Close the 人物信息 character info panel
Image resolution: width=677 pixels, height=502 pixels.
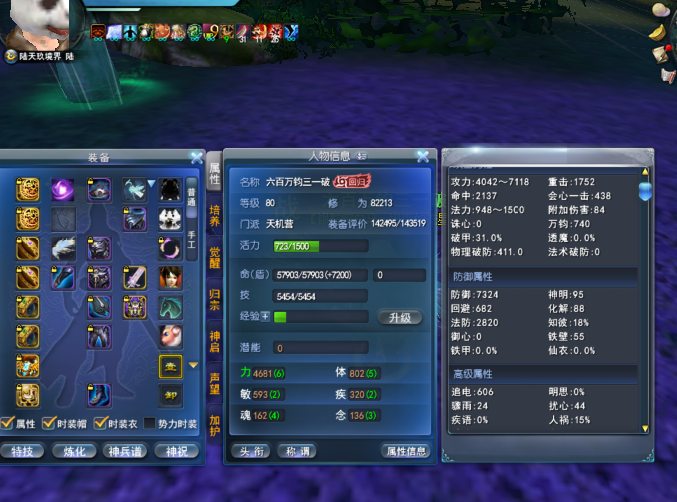coord(423,156)
